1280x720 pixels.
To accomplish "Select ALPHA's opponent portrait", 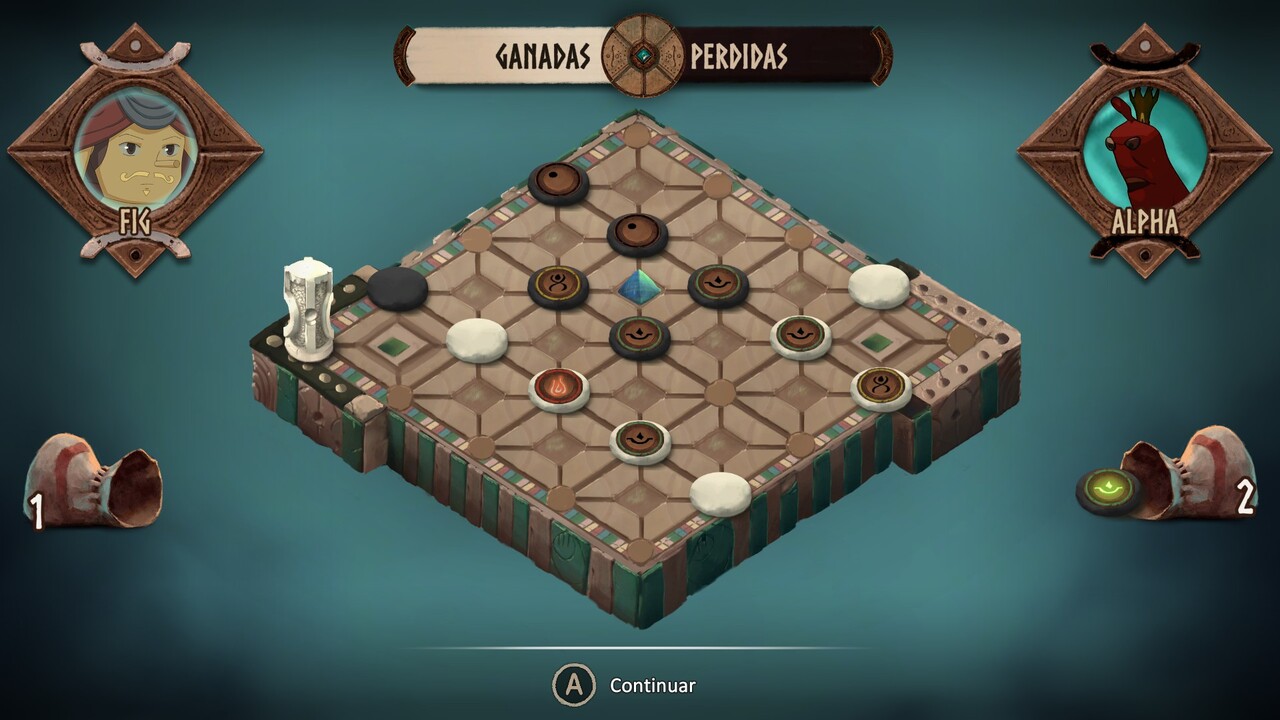I will (x=1144, y=148).
